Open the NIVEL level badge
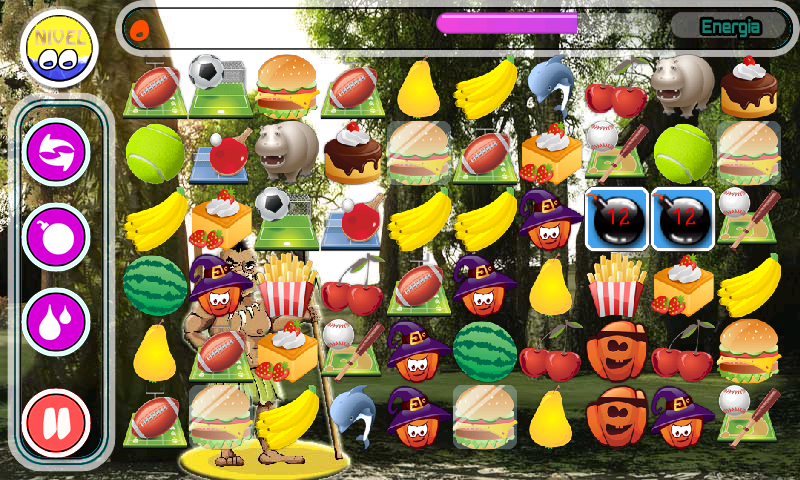800x480 pixels. tap(58, 50)
